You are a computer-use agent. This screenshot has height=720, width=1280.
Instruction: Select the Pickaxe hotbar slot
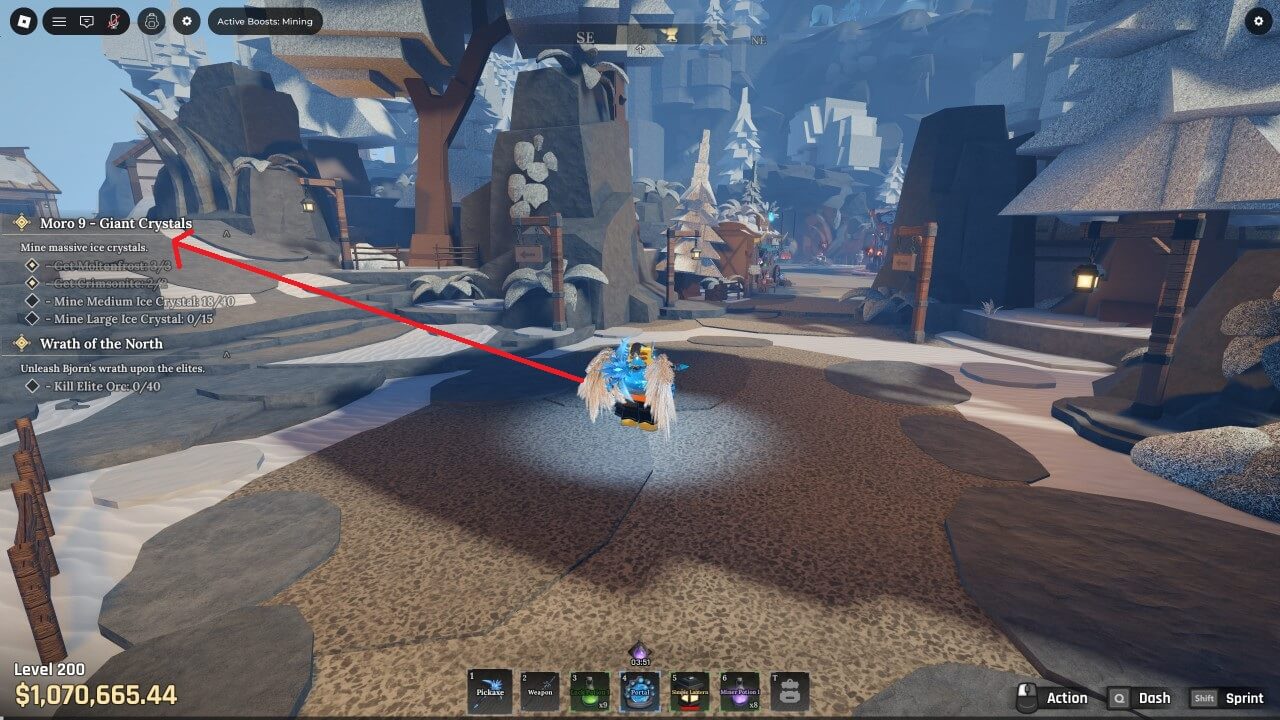point(490,691)
